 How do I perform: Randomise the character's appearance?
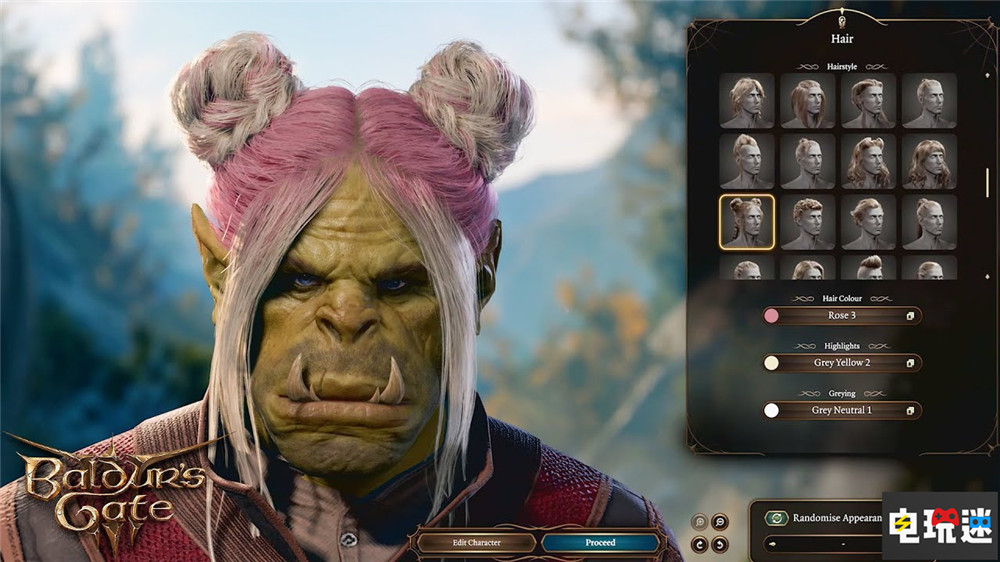coord(776,518)
